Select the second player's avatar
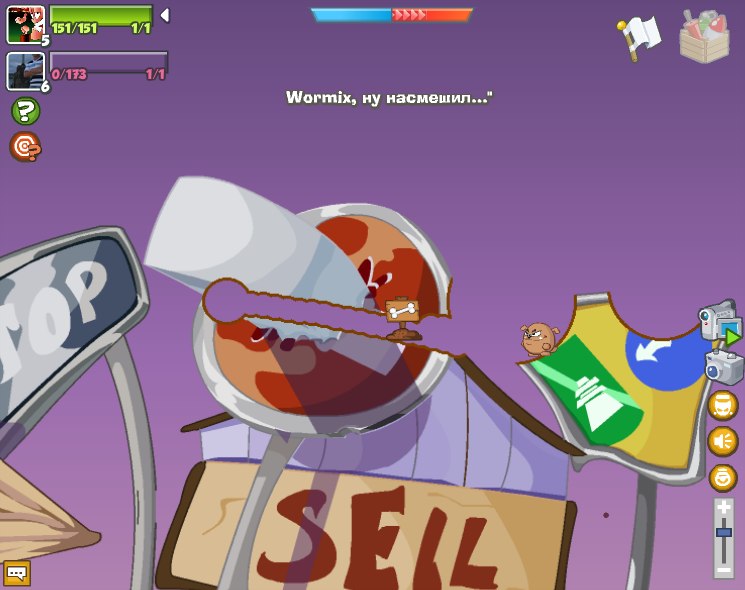Screen dimensions: 745x590 click(x=25, y=71)
